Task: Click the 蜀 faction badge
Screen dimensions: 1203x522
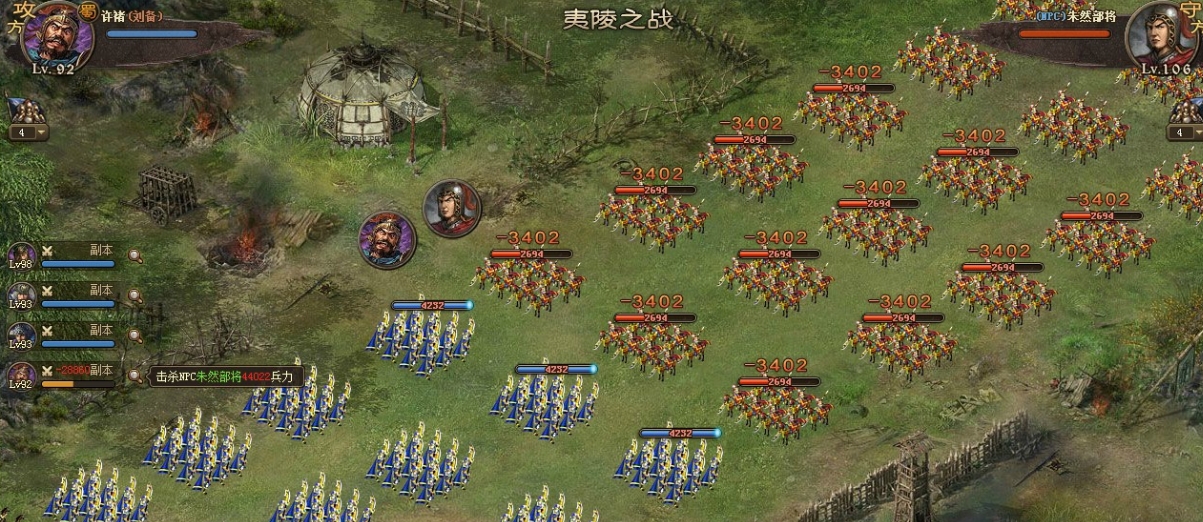Action: coord(88,12)
